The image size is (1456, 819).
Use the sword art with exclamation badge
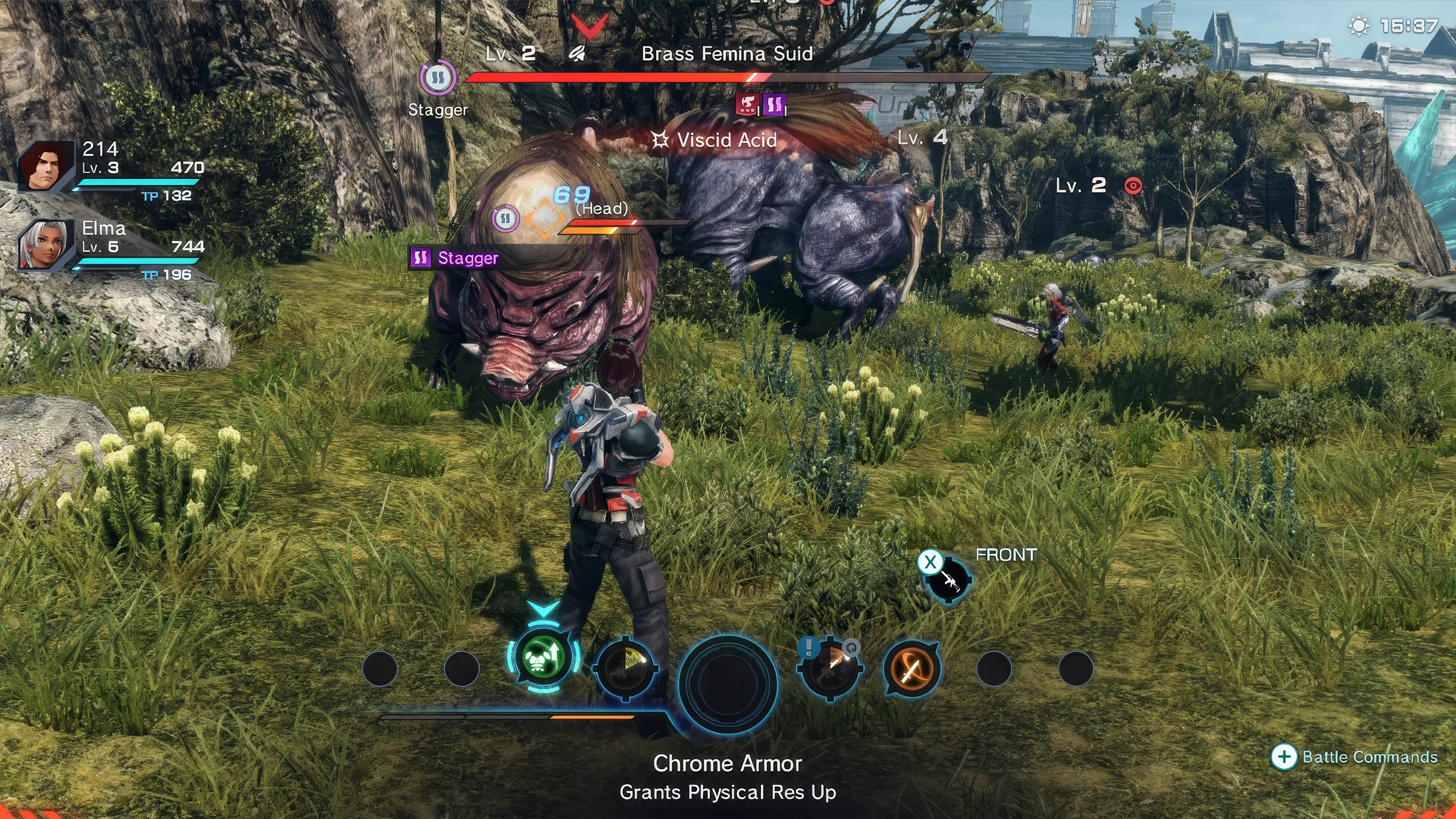click(830, 669)
